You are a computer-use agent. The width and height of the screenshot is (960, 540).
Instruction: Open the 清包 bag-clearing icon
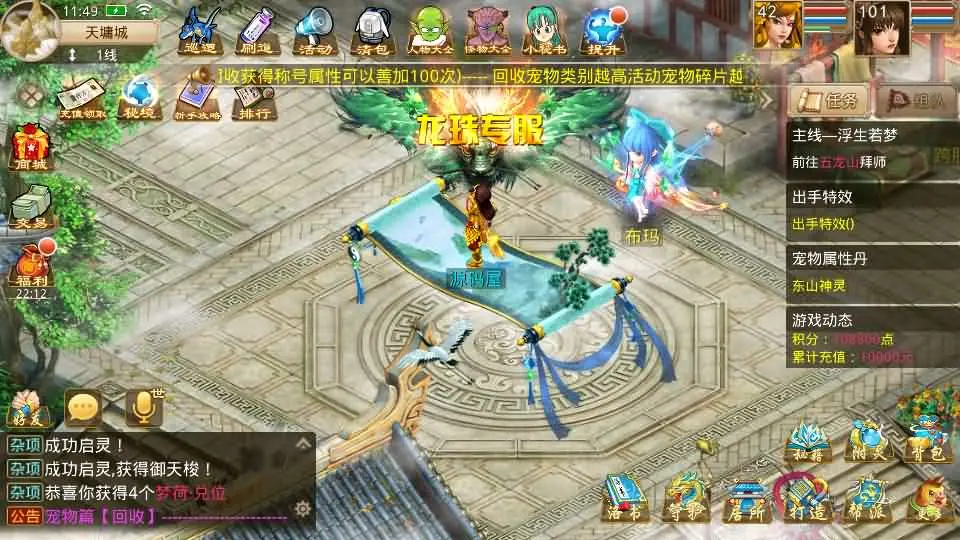point(372,28)
